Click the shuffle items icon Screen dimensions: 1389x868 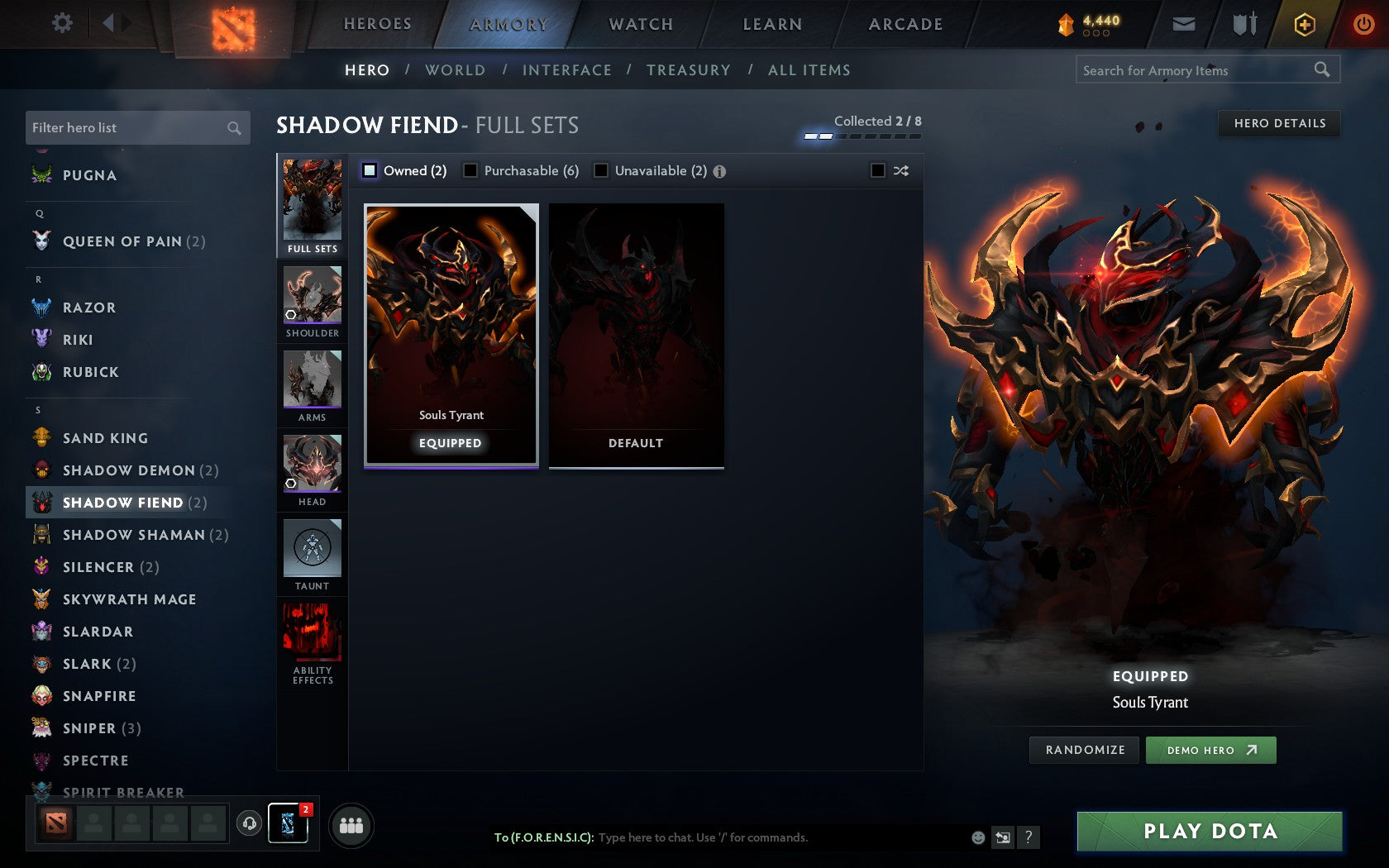(901, 171)
